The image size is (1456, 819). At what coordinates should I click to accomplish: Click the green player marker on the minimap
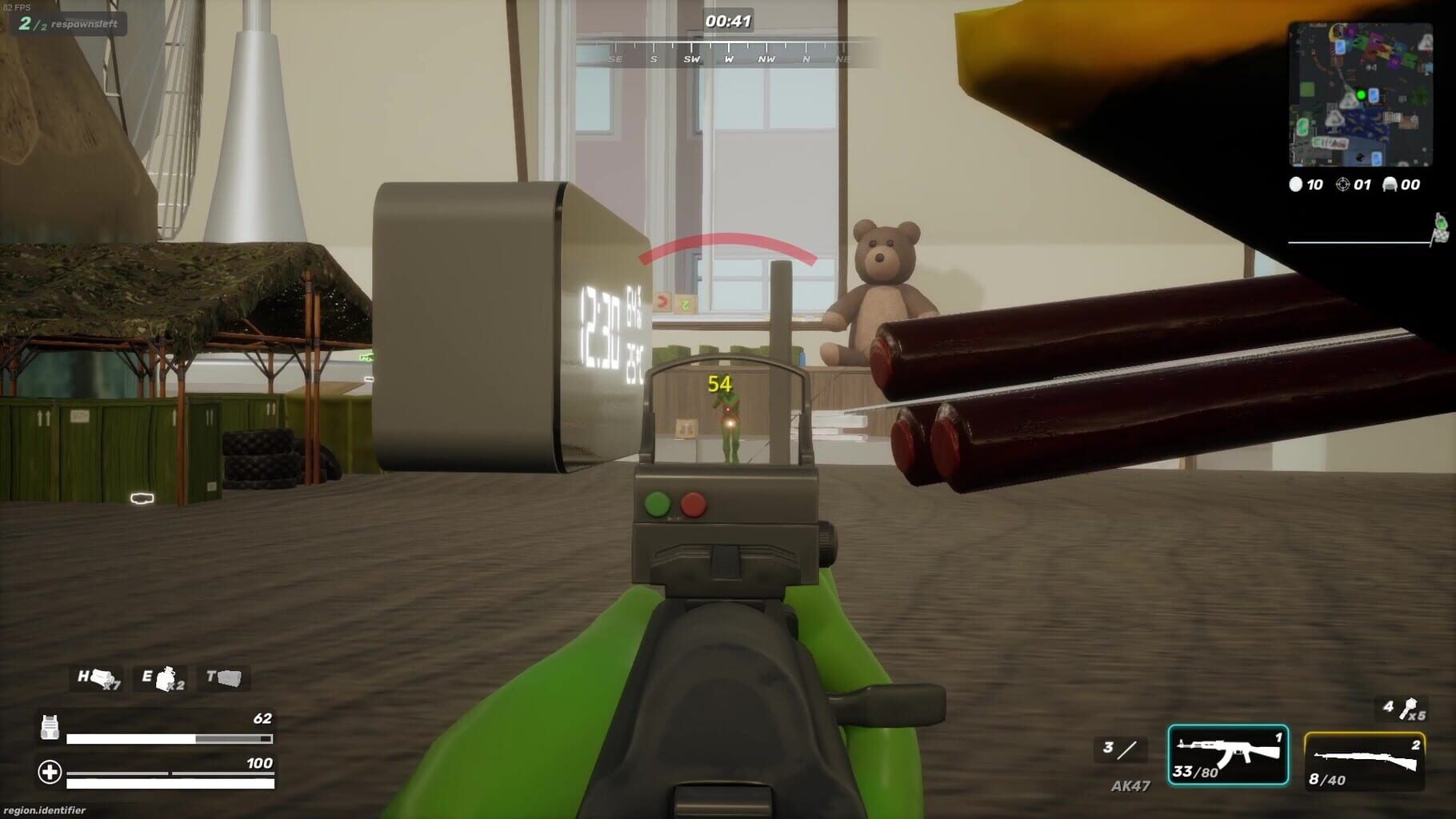(x=1361, y=95)
